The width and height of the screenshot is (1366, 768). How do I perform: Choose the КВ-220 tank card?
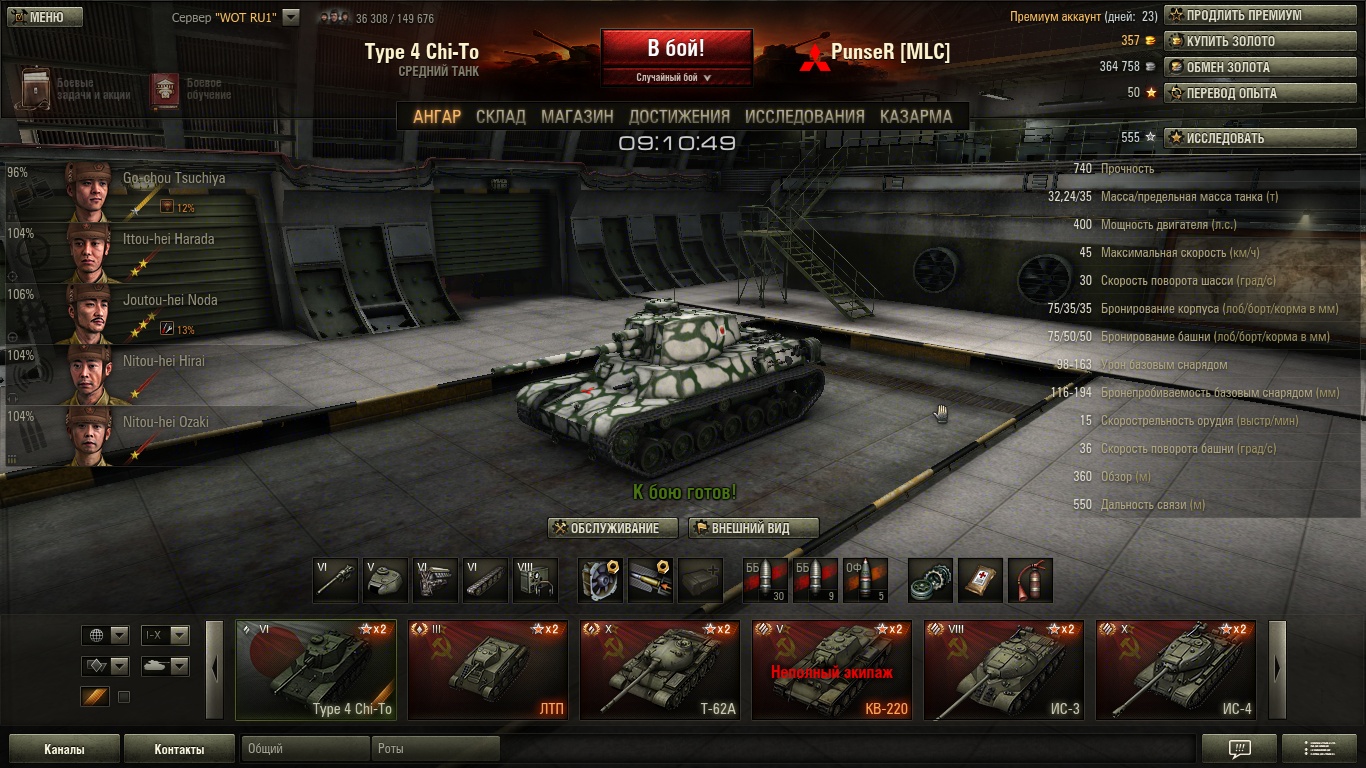[x=832, y=669]
